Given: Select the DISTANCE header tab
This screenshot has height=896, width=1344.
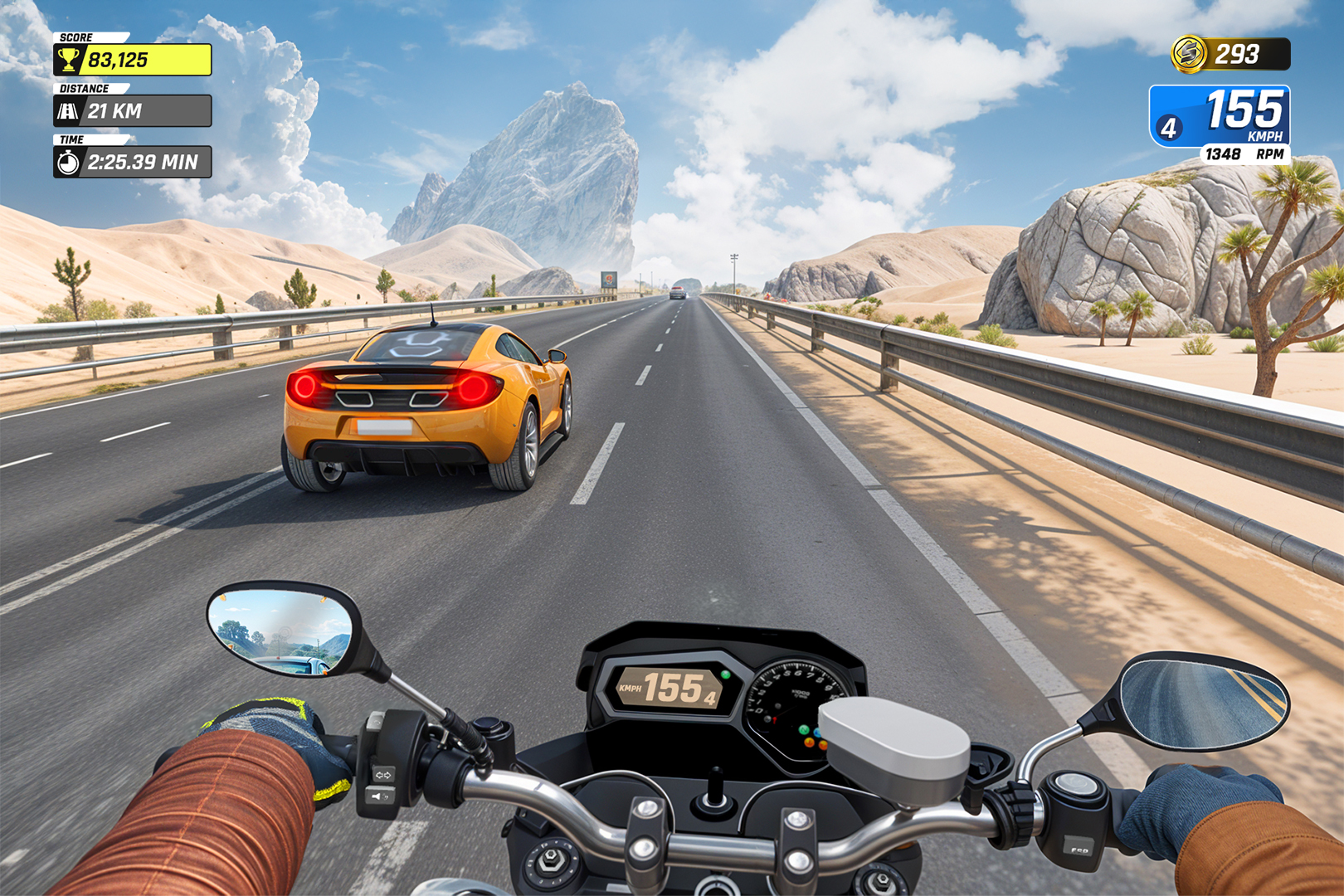Looking at the screenshot, I should [x=83, y=87].
